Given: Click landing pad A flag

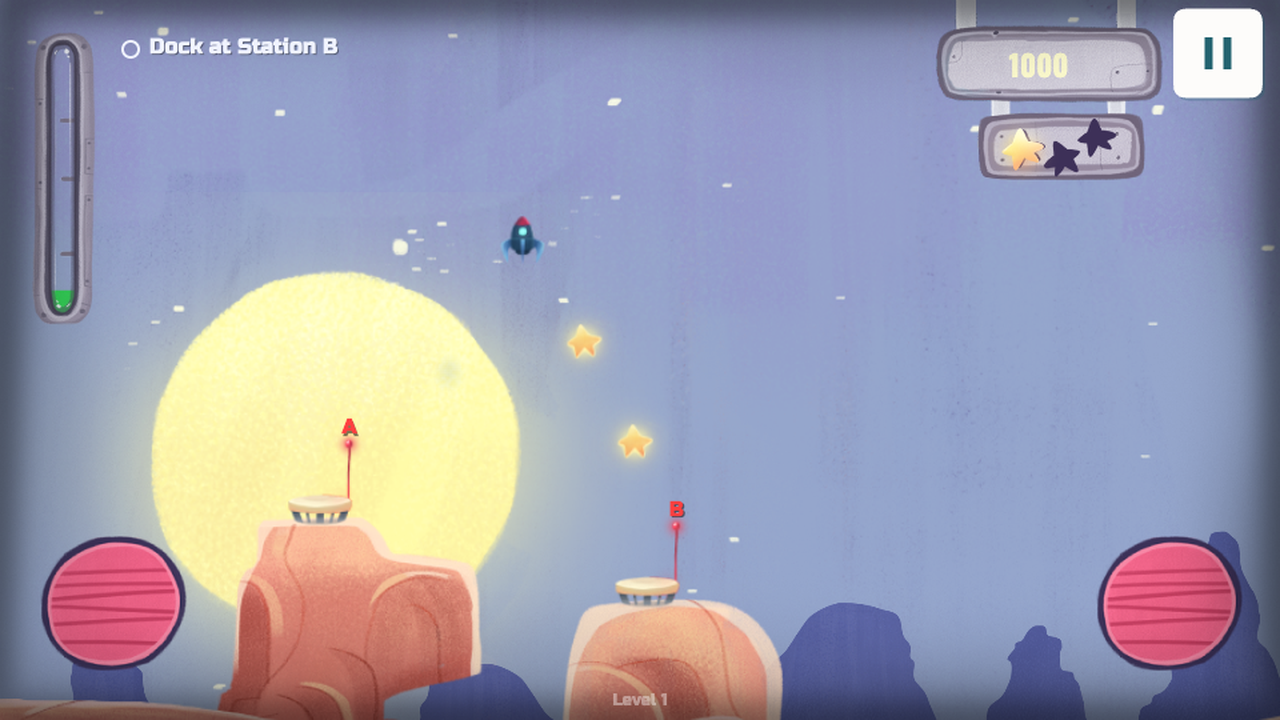Looking at the screenshot, I should coord(350,430).
